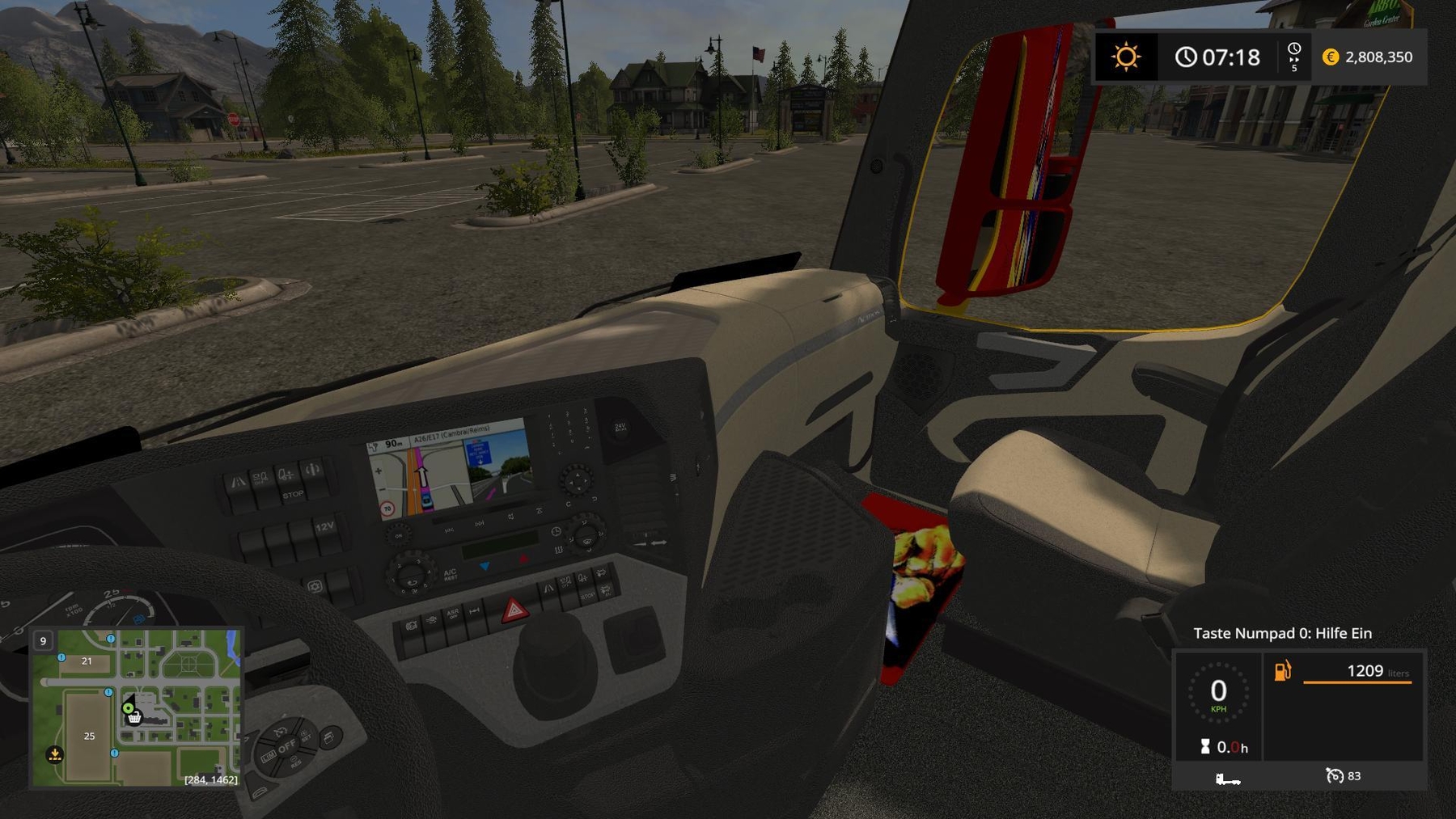Image resolution: width=1456 pixels, height=819 pixels.
Task: Switch on the A/C REST button
Action: coord(451,573)
